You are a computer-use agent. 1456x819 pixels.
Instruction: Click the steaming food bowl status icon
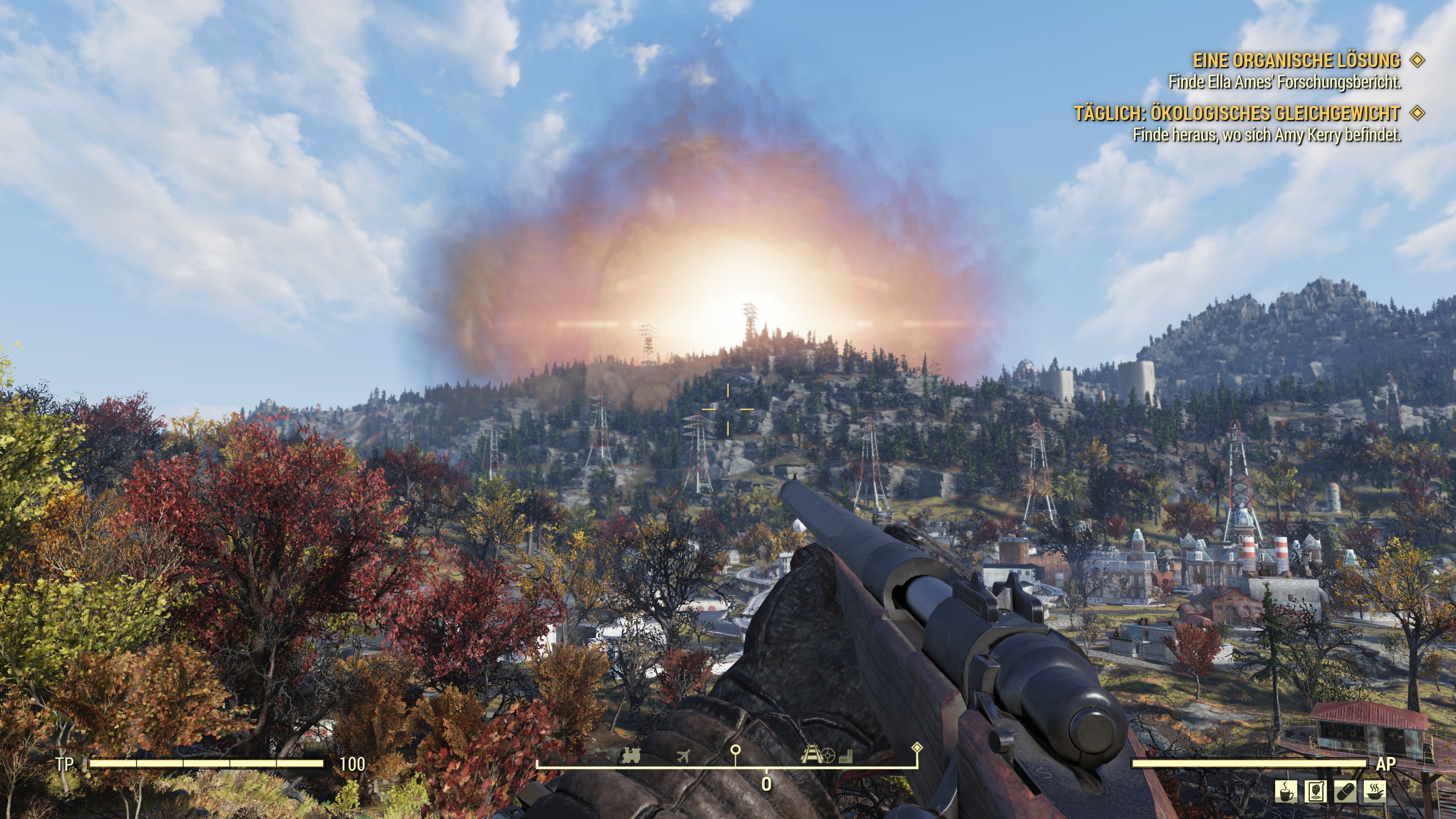(x=1375, y=791)
